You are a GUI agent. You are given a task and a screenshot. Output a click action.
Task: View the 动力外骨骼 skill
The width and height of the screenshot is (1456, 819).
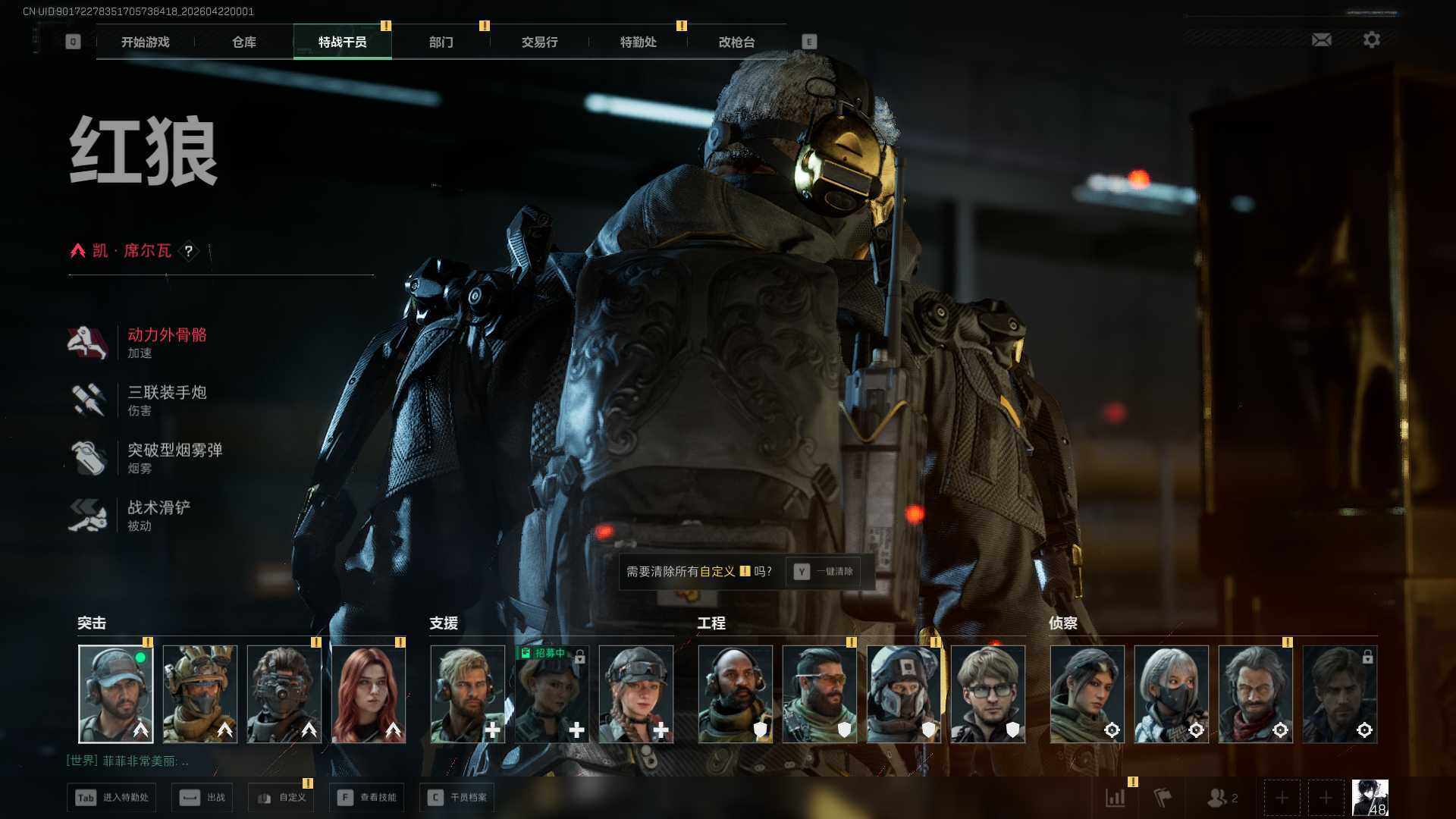[x=167, y=342]
